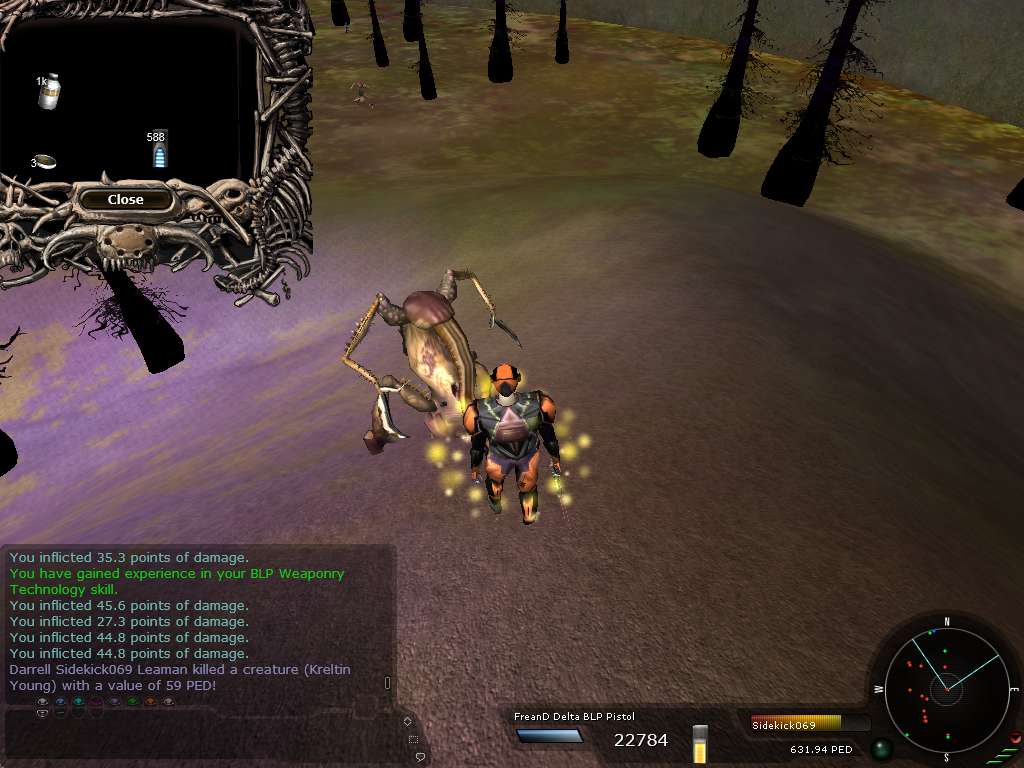Click the red icon at radar's corner
The width and height of the screenshot is (1024, 768).
coord(1015,738)
